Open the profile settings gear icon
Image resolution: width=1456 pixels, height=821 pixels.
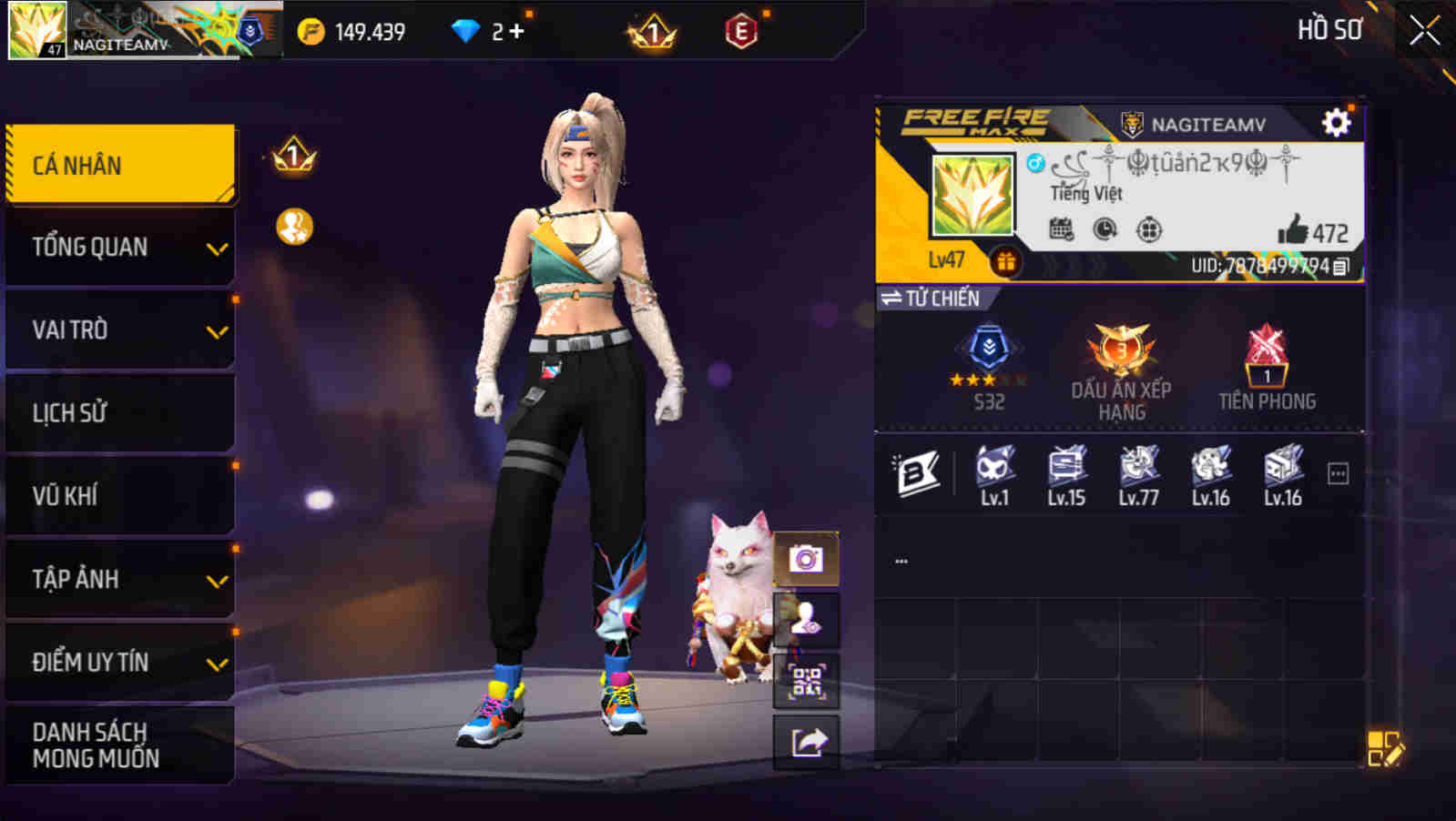click(x=1334, y=119)
